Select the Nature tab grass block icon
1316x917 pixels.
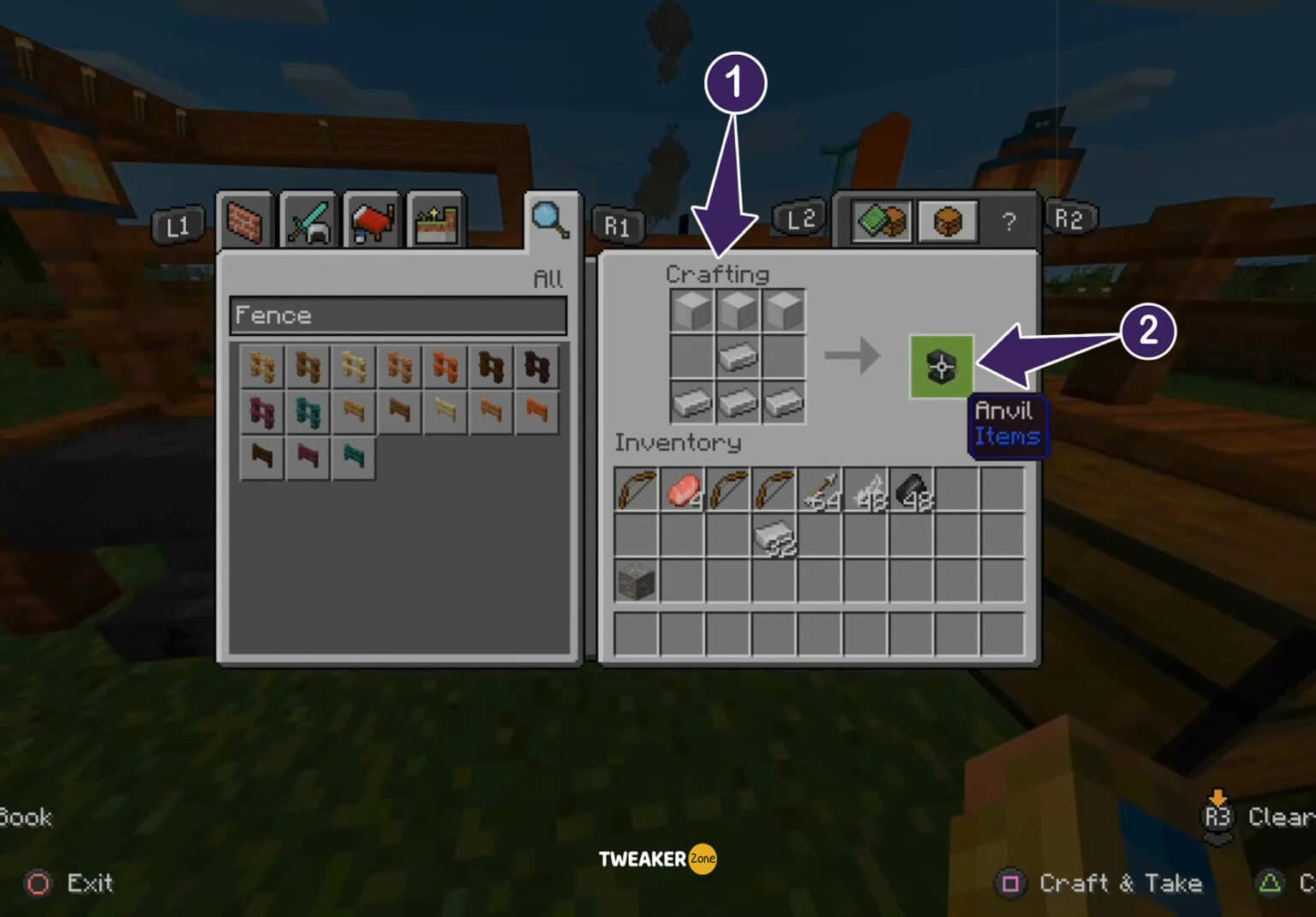click(435, 221)
